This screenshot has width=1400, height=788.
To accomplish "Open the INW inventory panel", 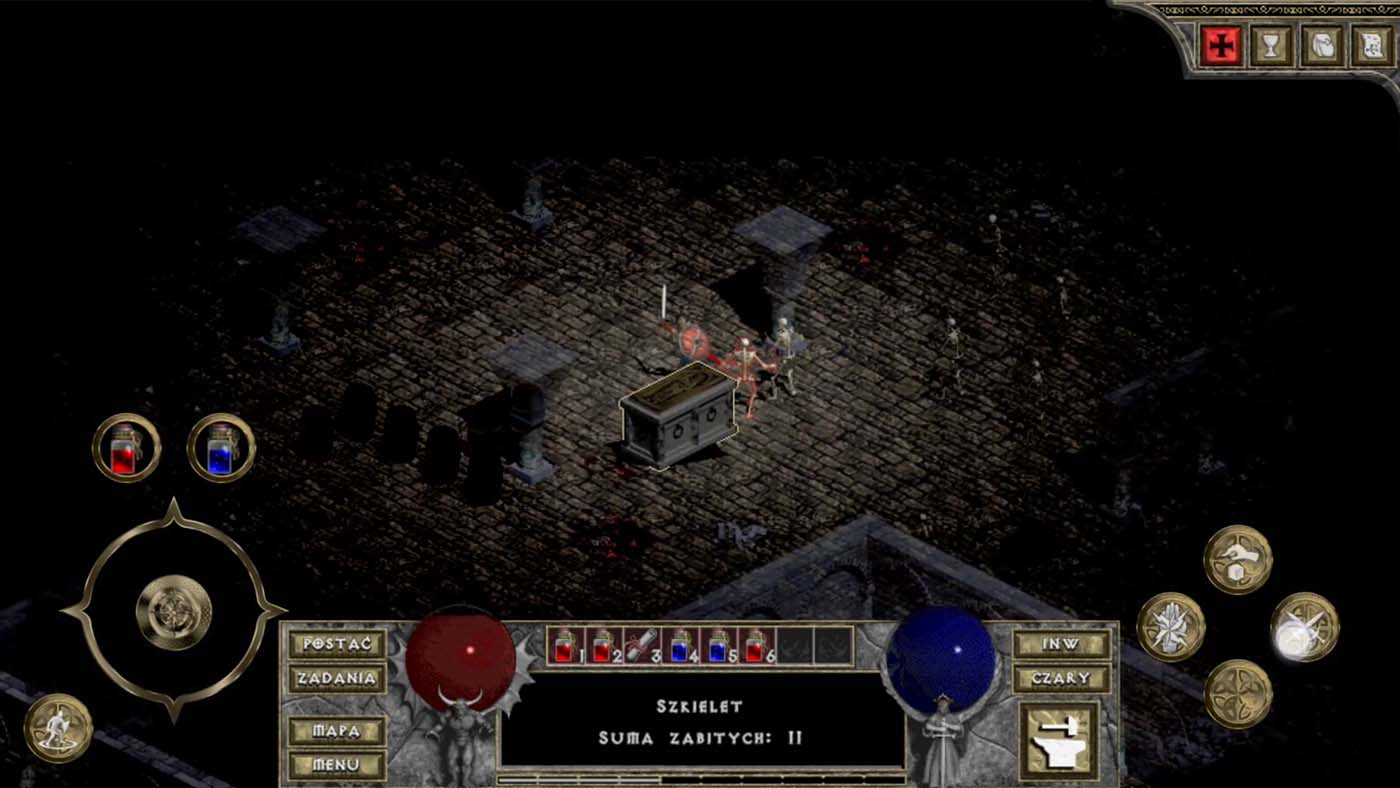I will (x=1061, y=645).
